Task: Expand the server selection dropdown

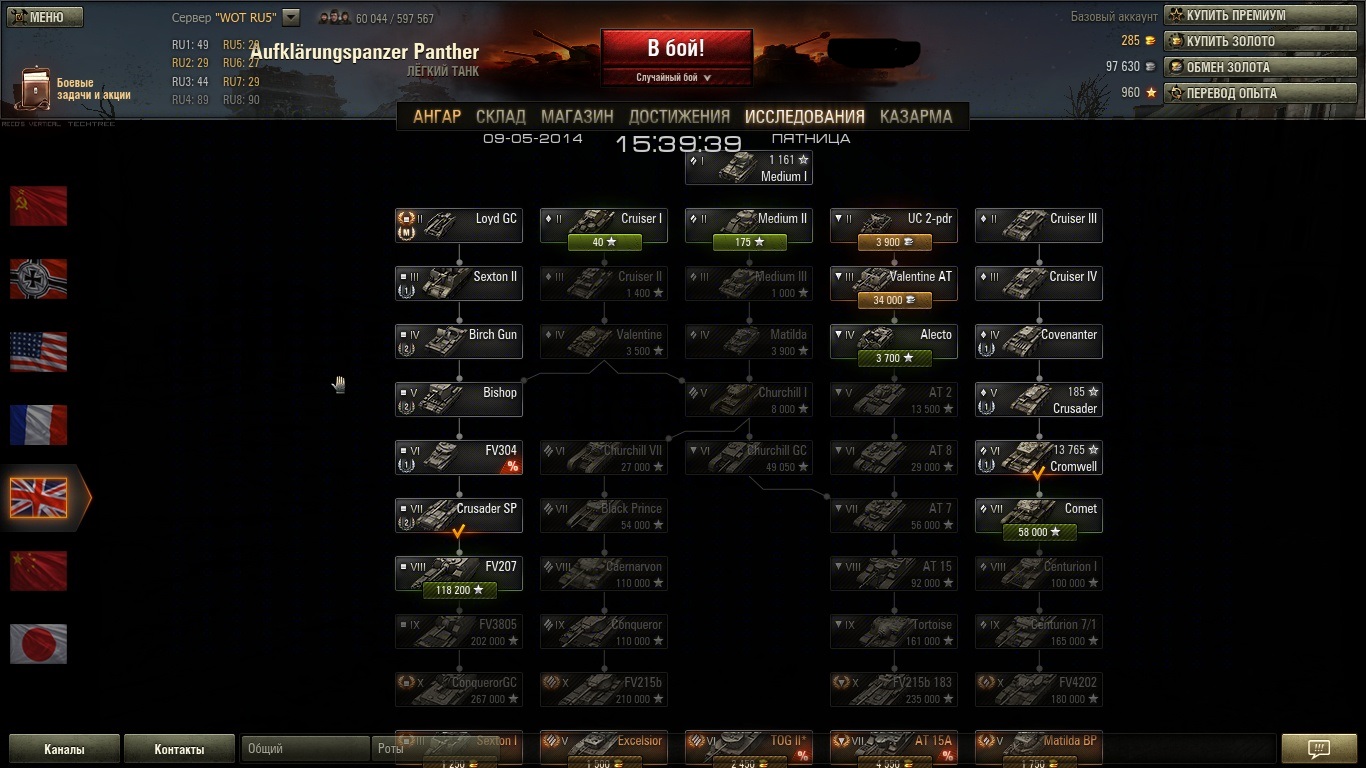Action: pos(291,17)
